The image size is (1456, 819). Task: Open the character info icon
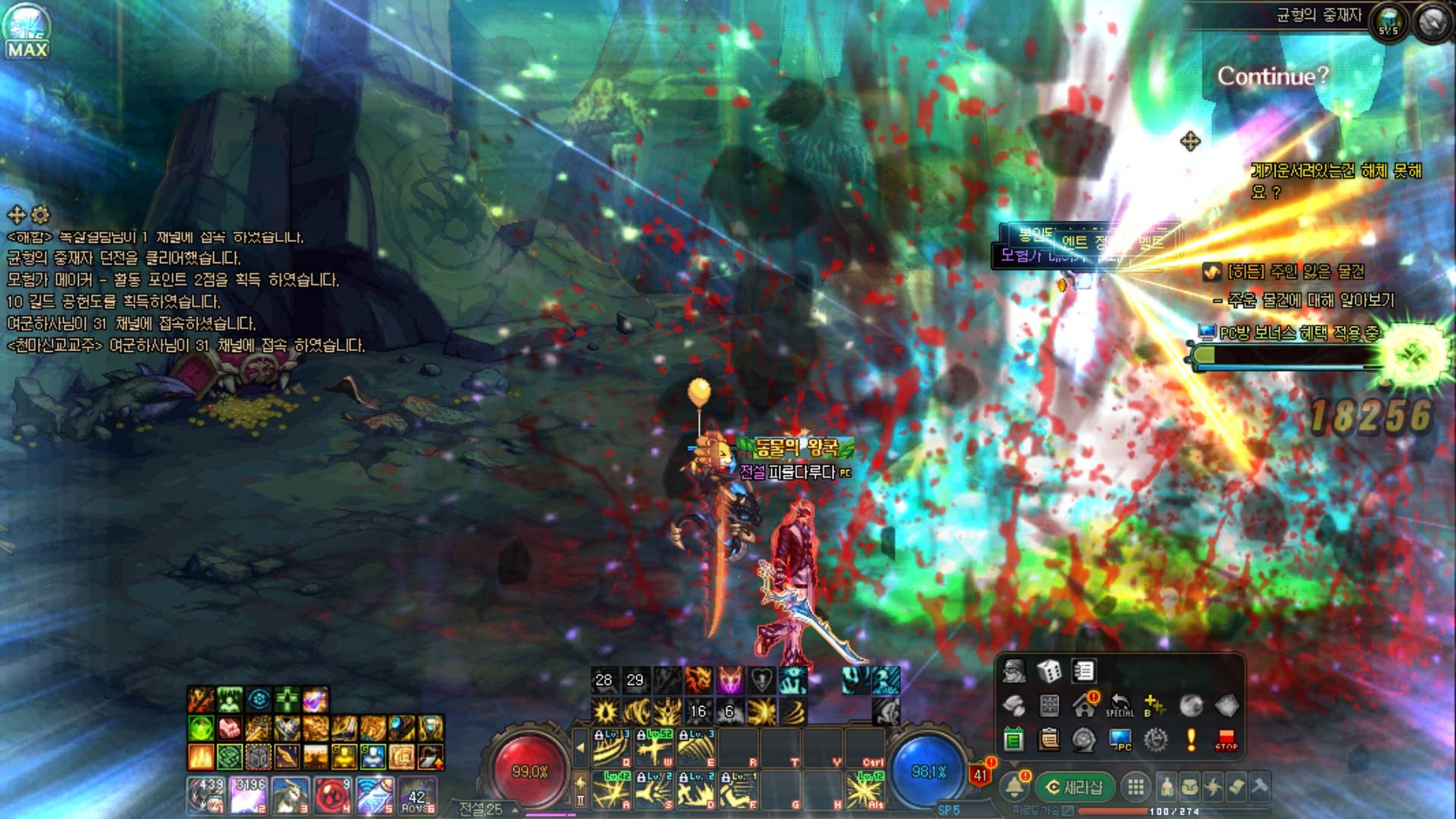click(x=1167, y=787)
